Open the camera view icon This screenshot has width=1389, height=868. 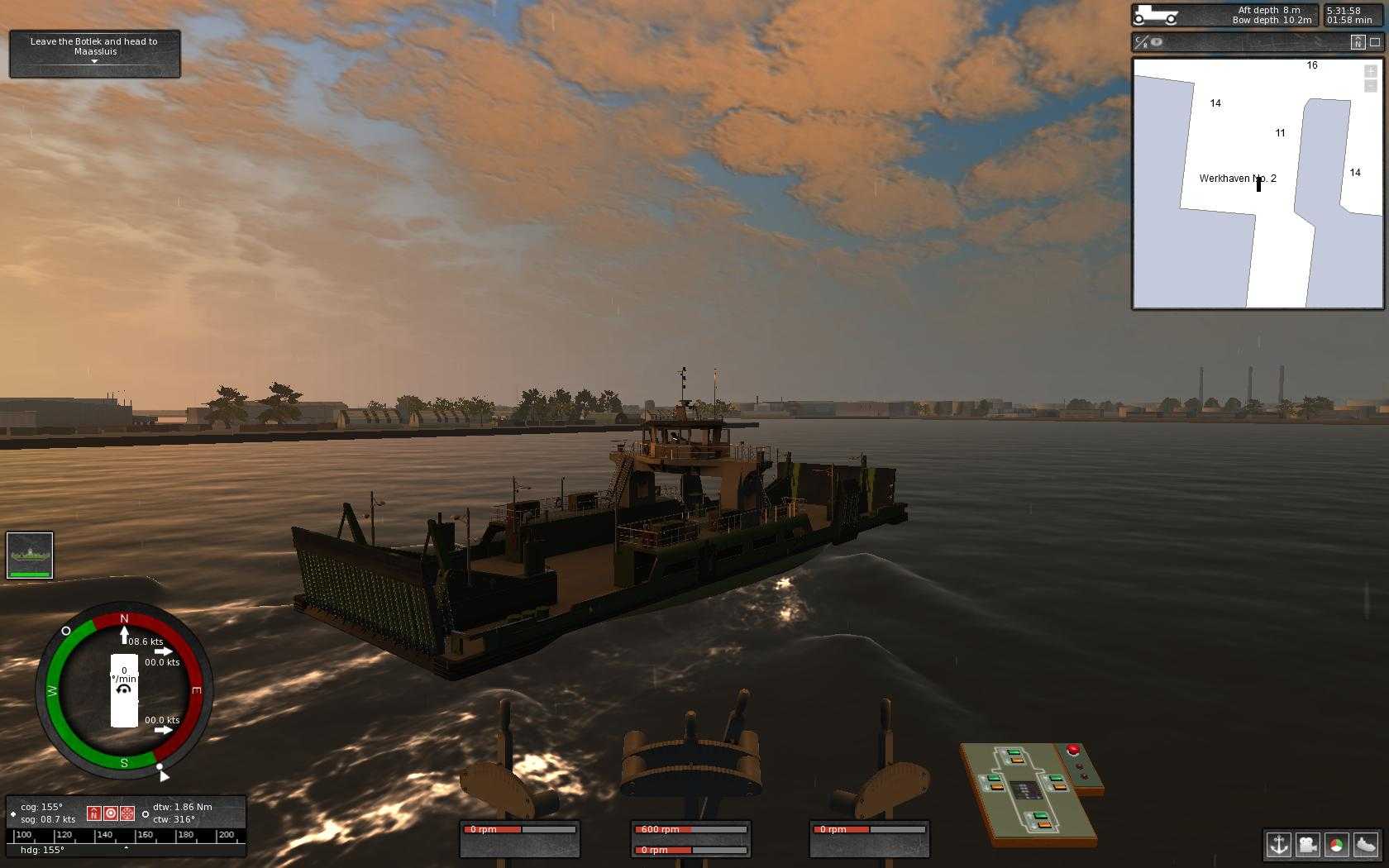(1309, 845)
